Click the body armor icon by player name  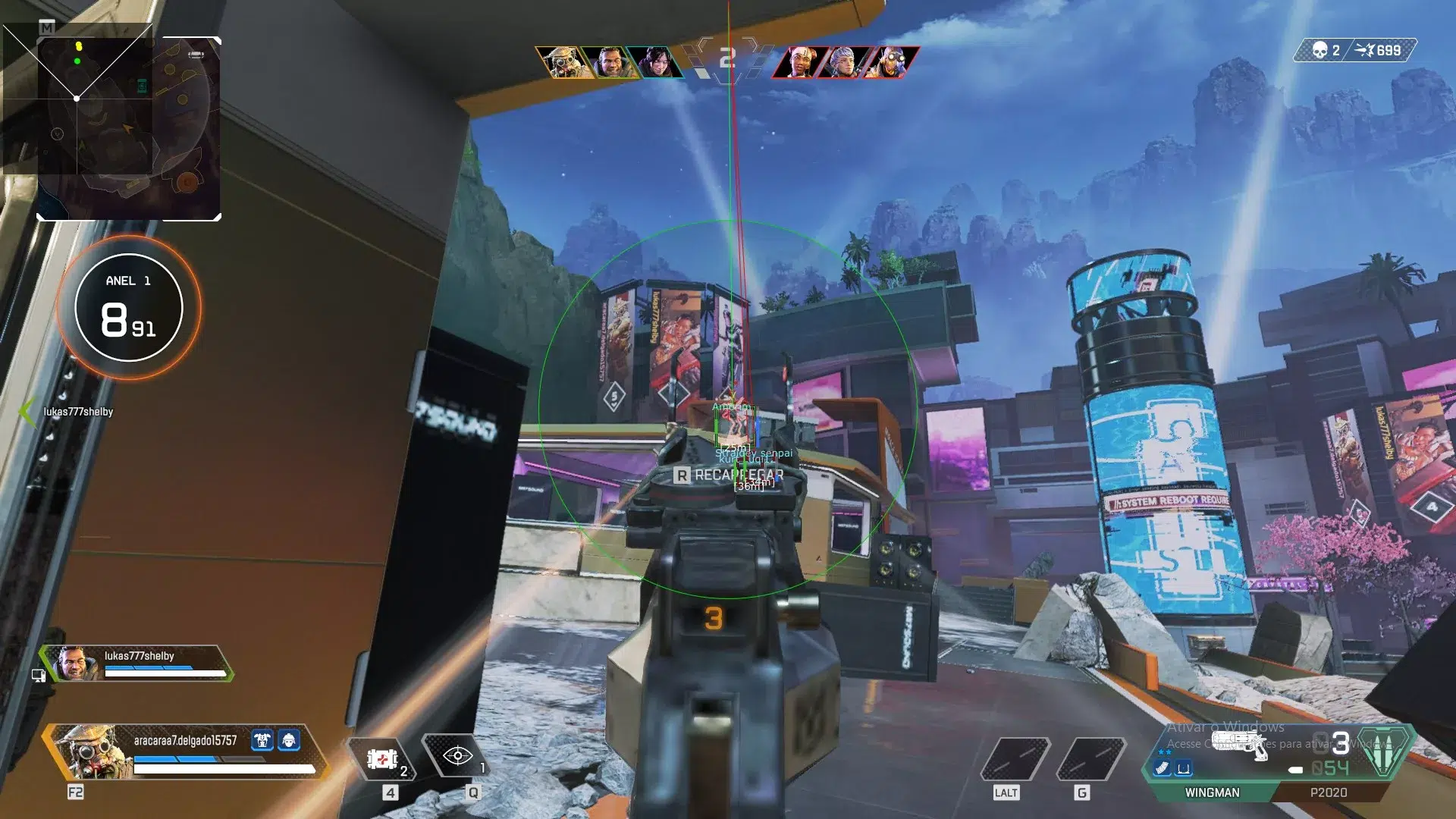262,739
